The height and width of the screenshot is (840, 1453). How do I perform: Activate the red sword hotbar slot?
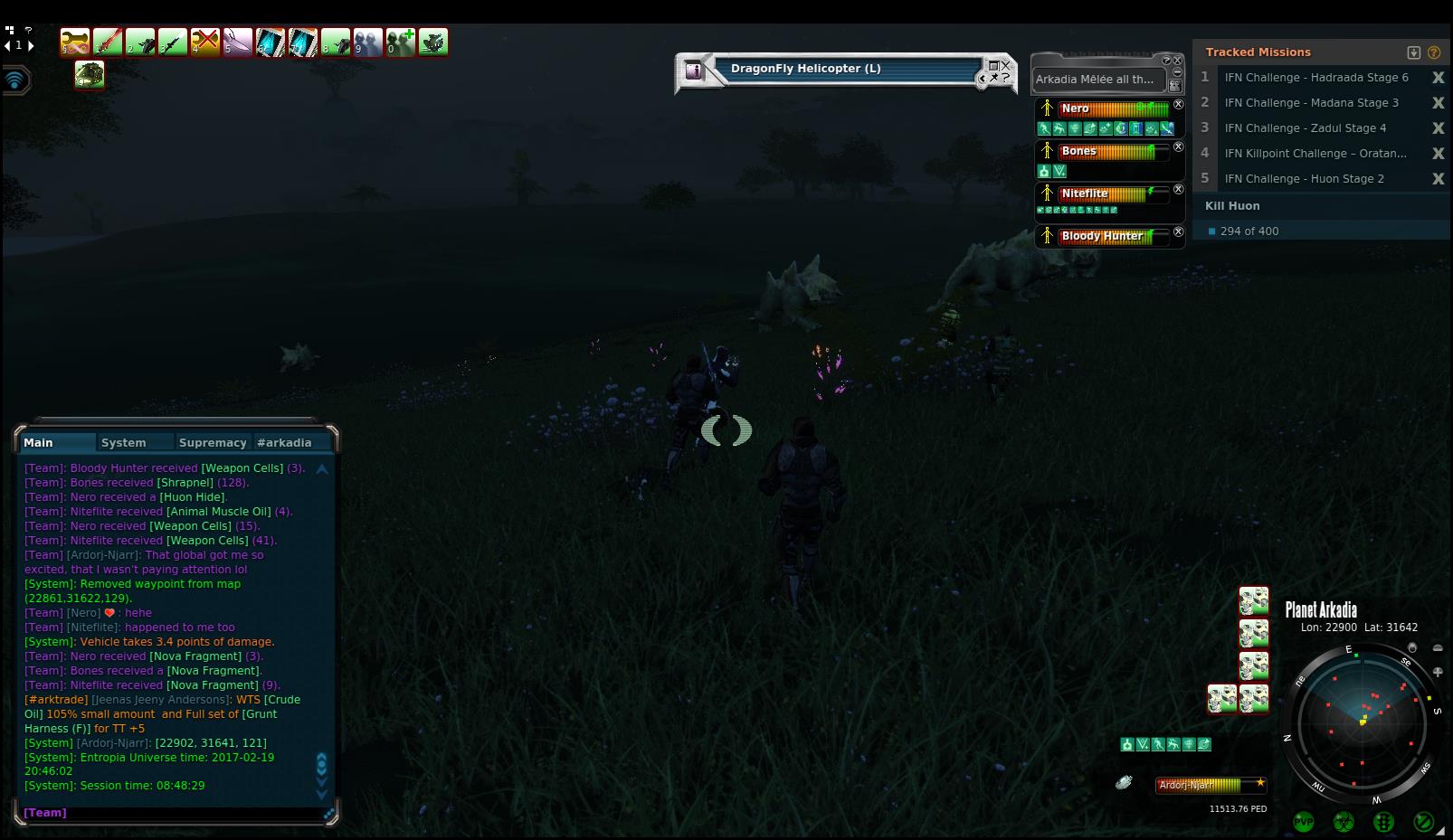point(108,42)
